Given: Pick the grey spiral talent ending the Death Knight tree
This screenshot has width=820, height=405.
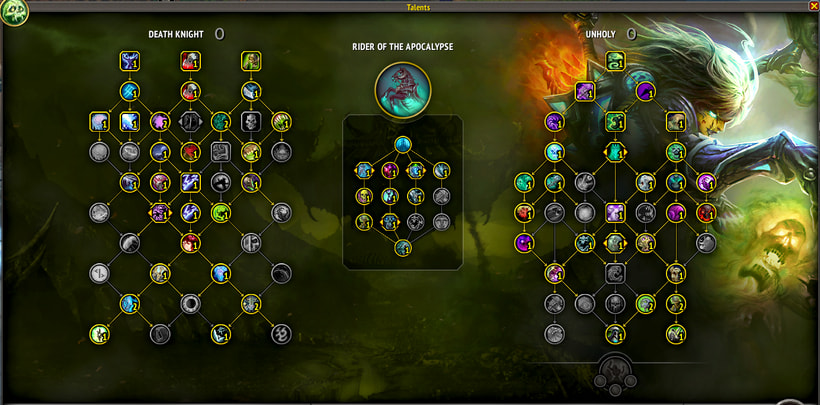Looking at the screenshot, I should click(281, 333).
